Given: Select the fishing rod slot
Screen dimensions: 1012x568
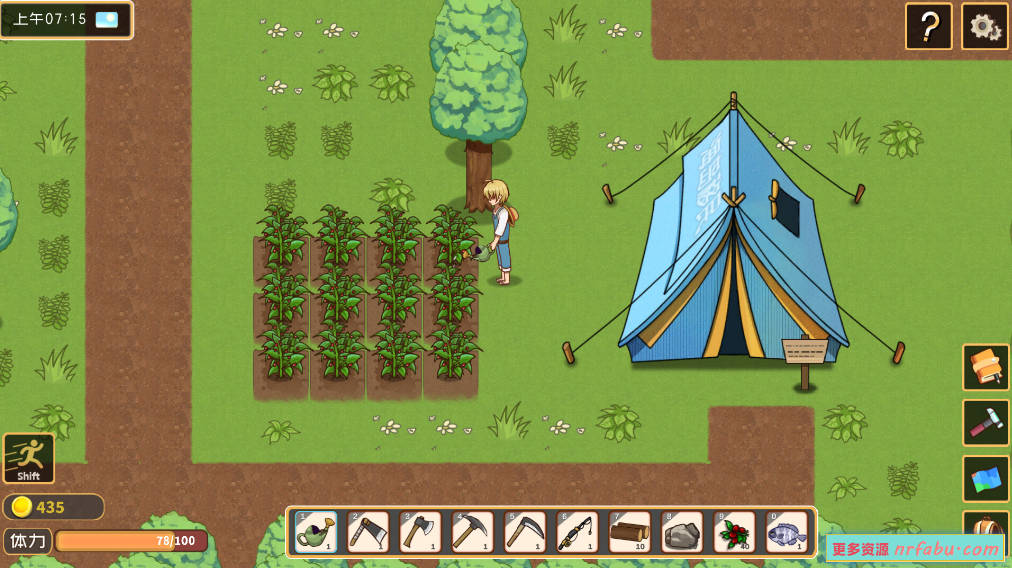Looking at the screenshot, I should (577, 531).
